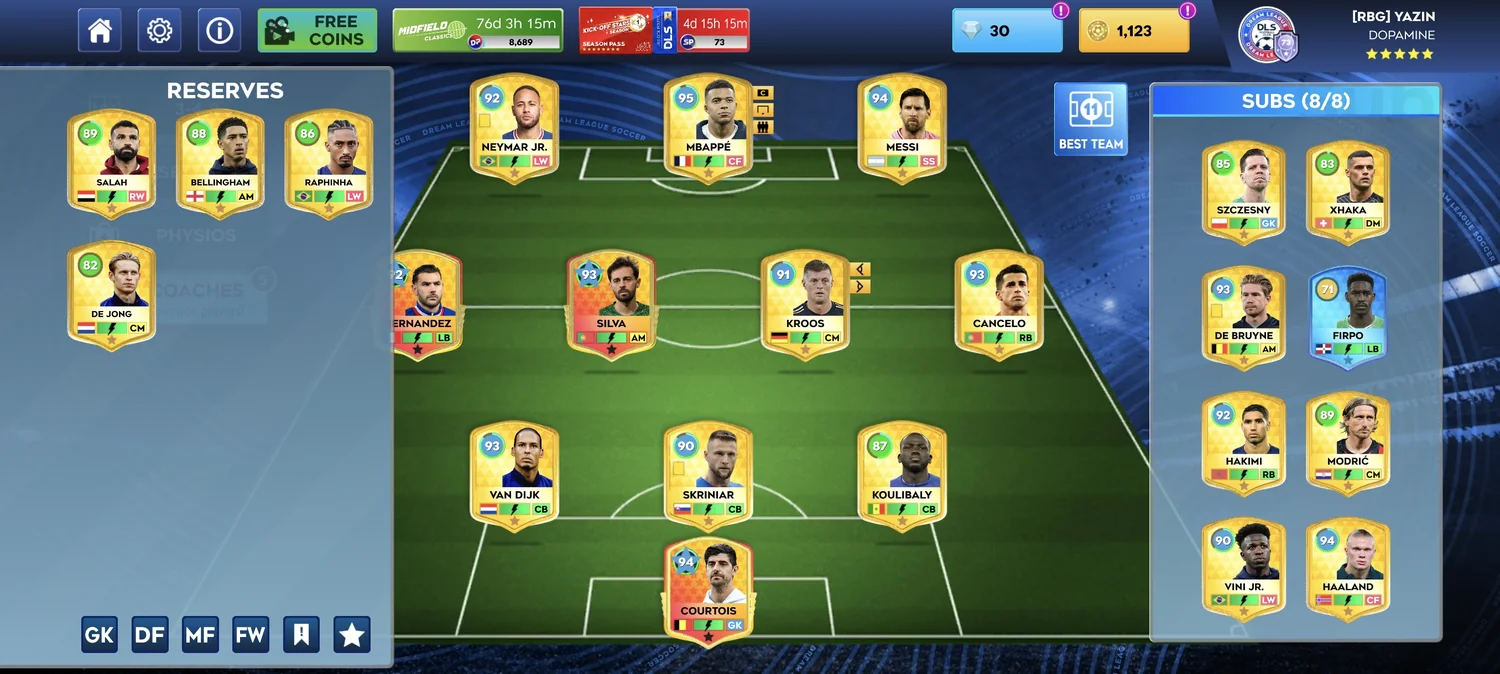Watch a video for Free Coins
Viewport: 1500px width, 674px height.
coord(317,31)
